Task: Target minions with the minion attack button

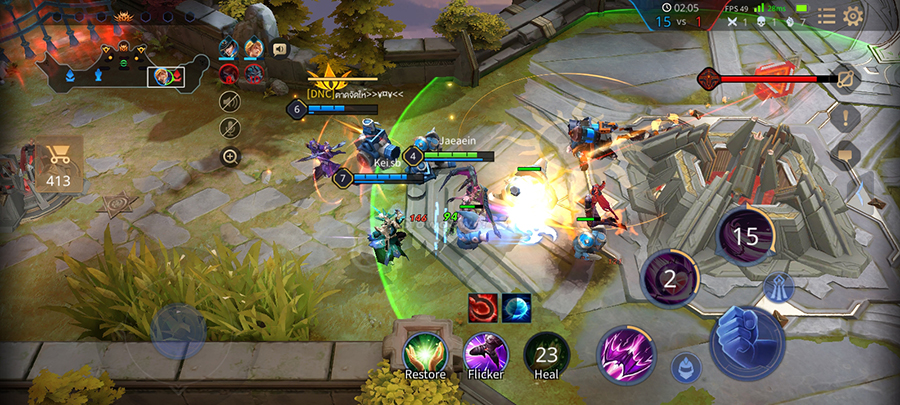Action: pos(686,367)
